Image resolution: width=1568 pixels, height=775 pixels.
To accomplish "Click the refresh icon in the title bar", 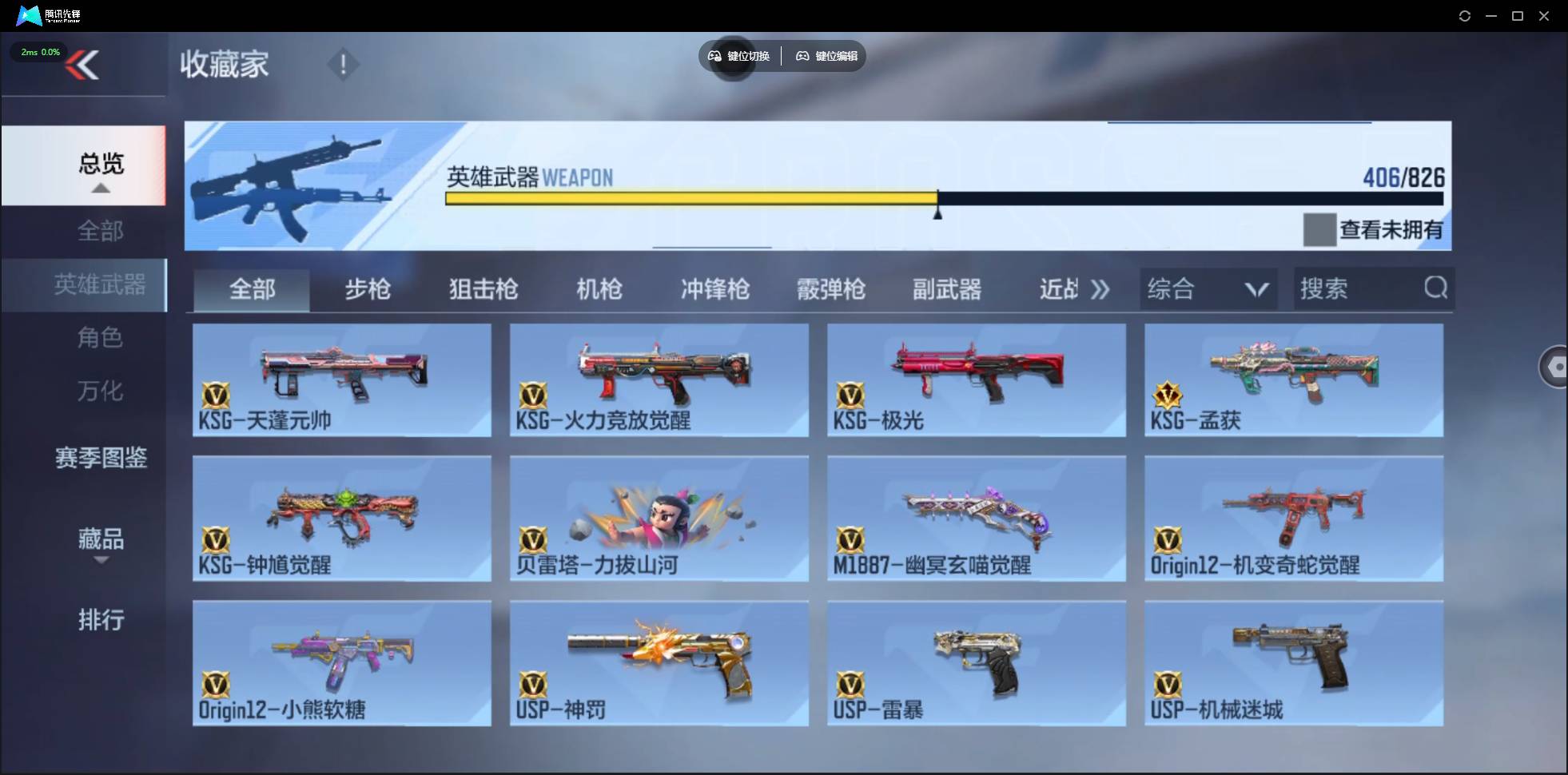I will 1466,15.
